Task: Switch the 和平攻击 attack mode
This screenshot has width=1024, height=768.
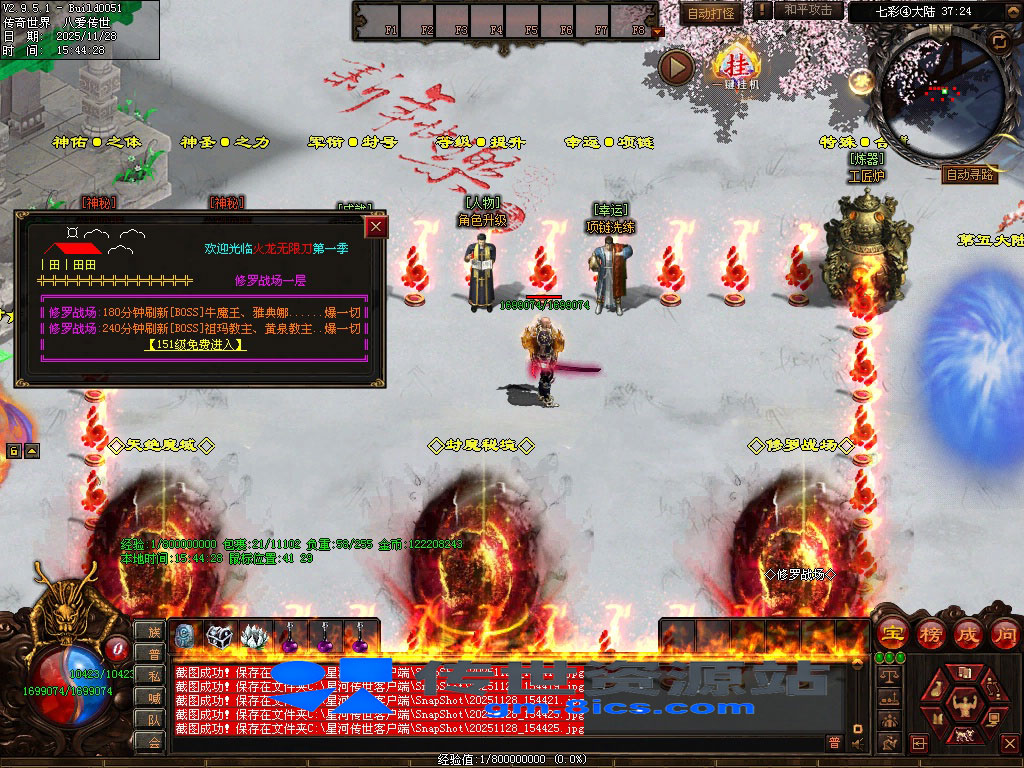Action: (x=808, y=10)
